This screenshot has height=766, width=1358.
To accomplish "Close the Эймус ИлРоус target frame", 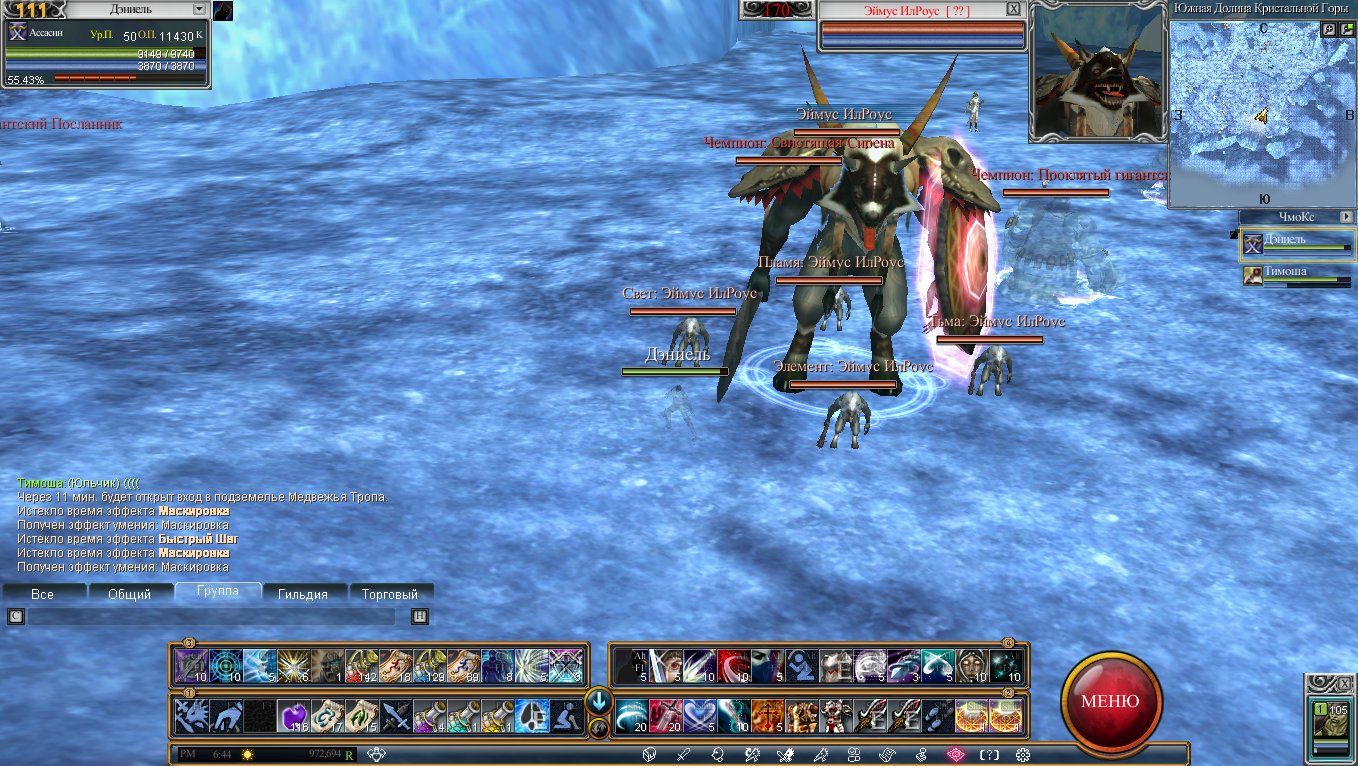I will pos(1014,9).
